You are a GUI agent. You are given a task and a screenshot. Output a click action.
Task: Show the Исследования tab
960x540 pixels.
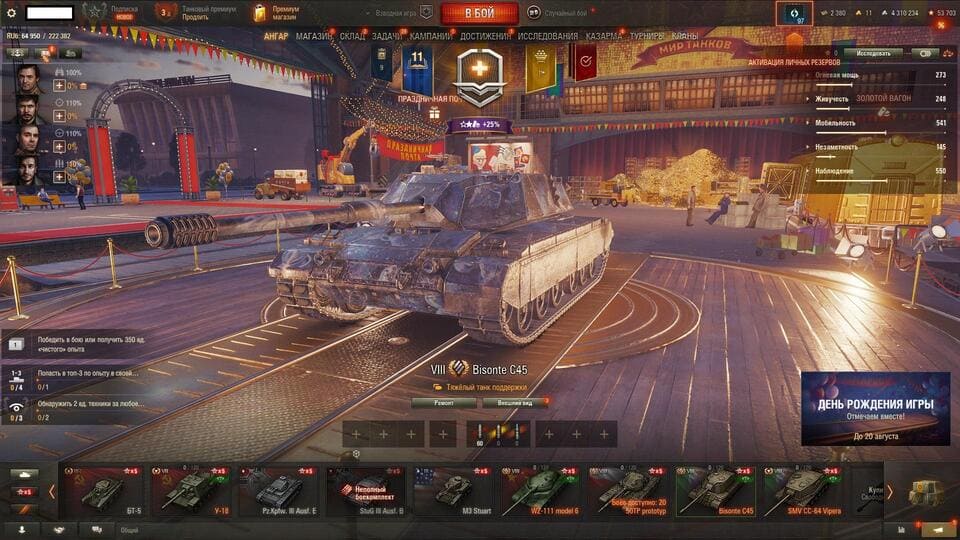click(547, 36)
